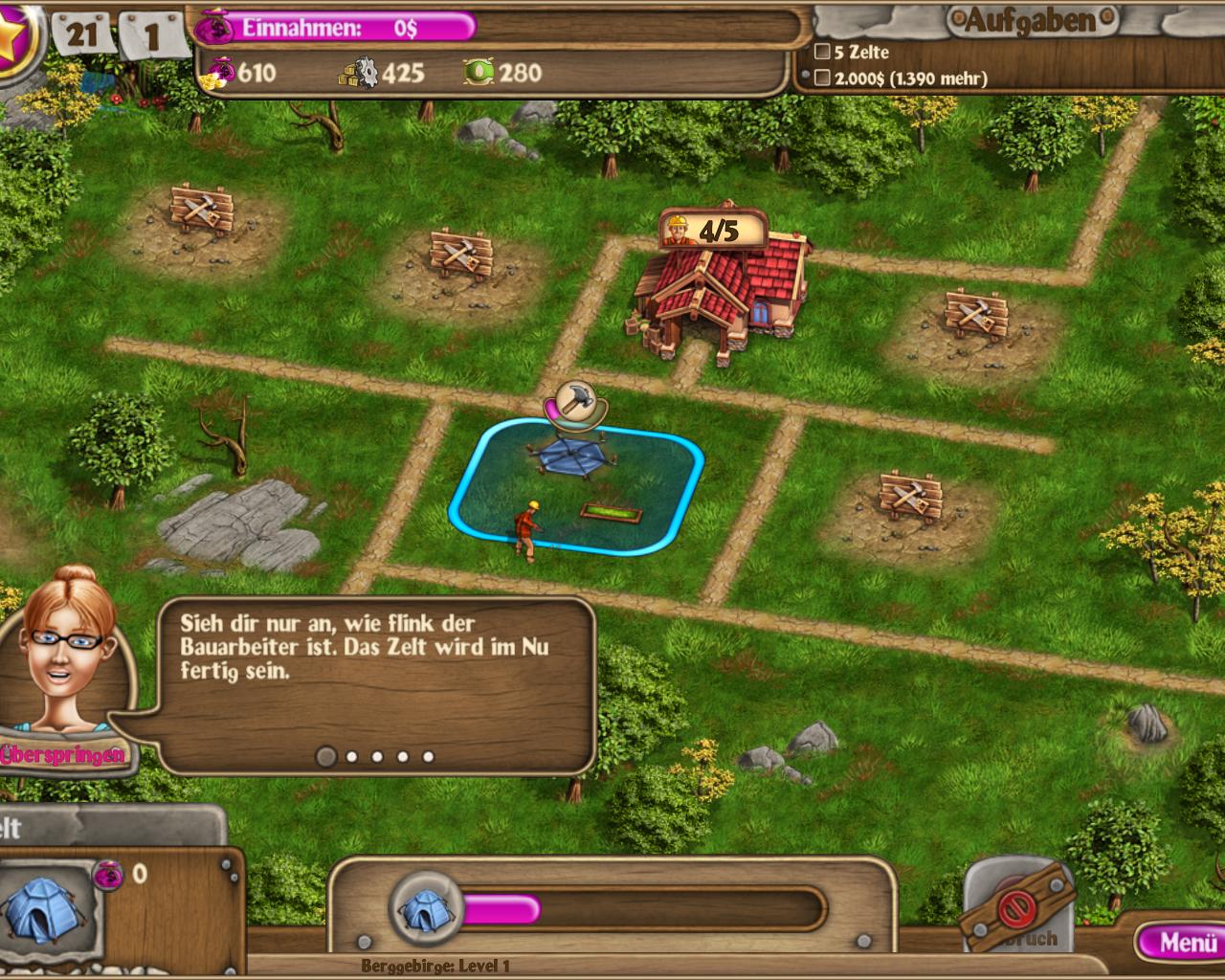Open the Menü button

click(1182, 943)
